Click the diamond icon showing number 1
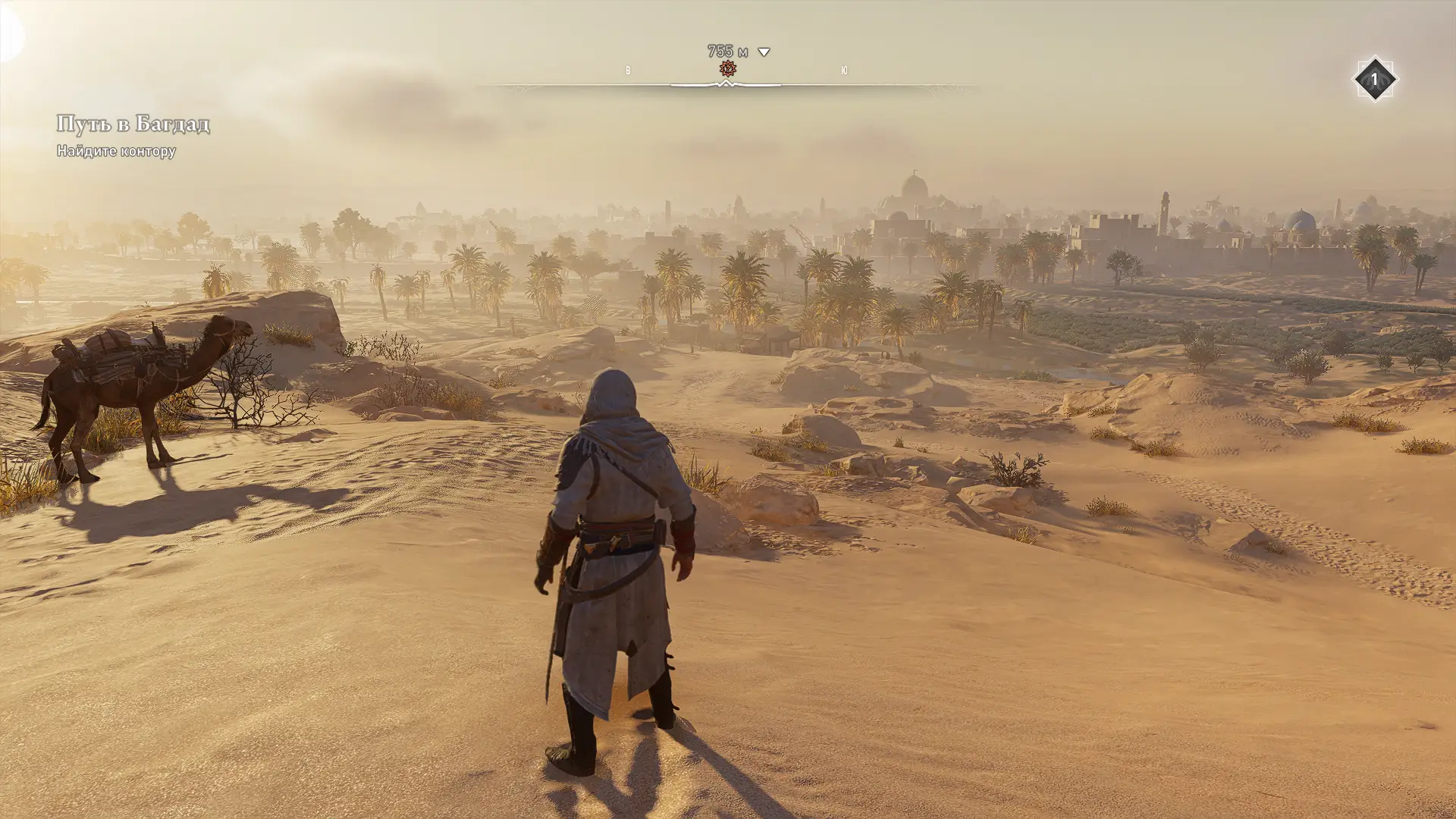Screen dimensions: 1456x819 point(1374,79)
